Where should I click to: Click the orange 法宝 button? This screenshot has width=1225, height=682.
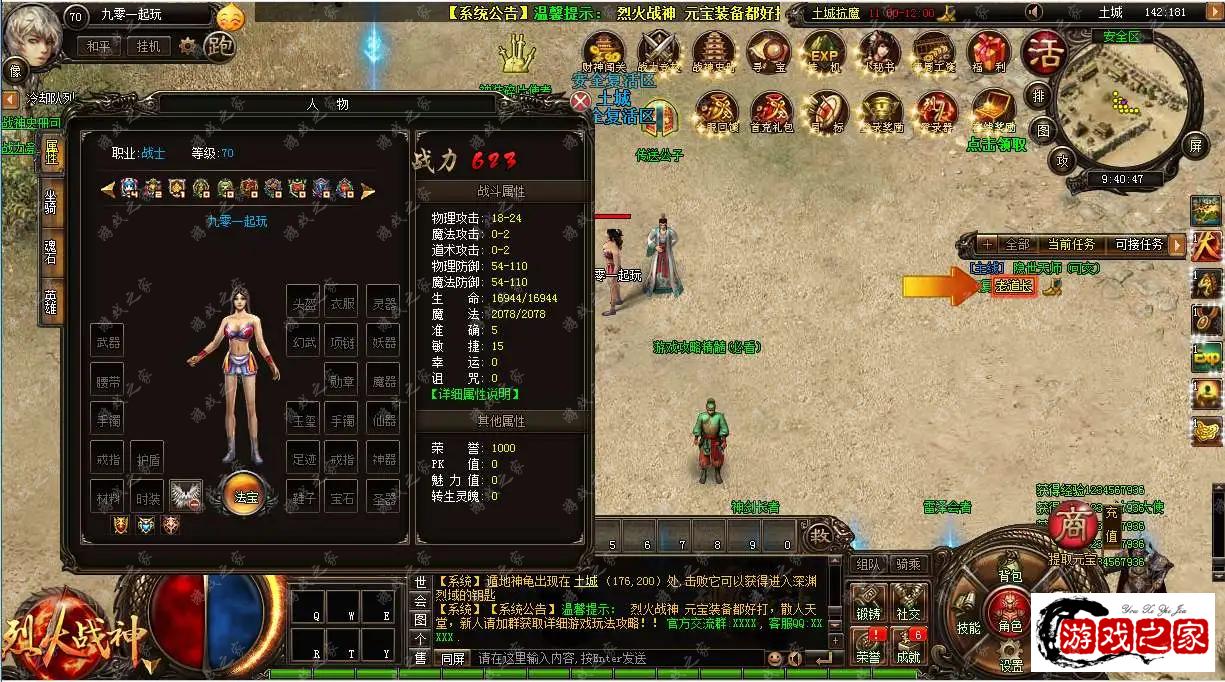pos(245,495)
